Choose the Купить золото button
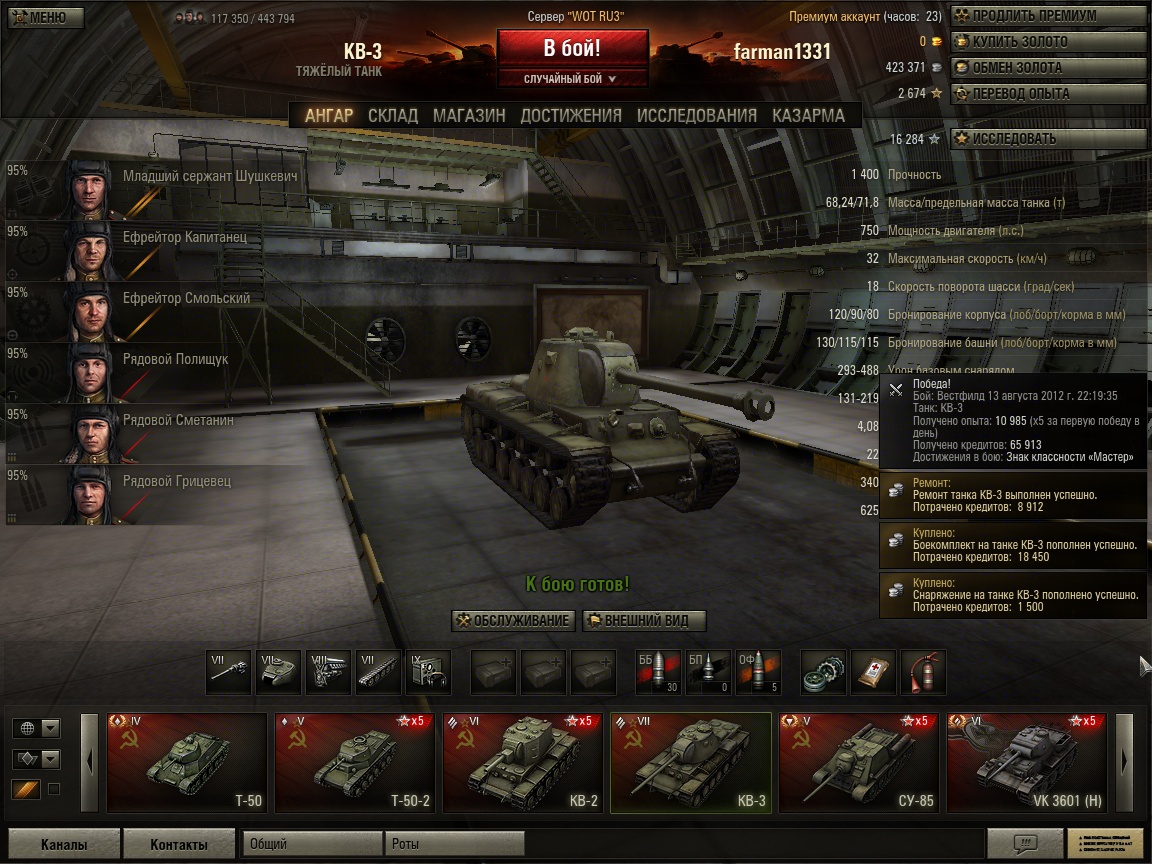The width and height of the screenshot is (1152, 864). click(1047, 42)
